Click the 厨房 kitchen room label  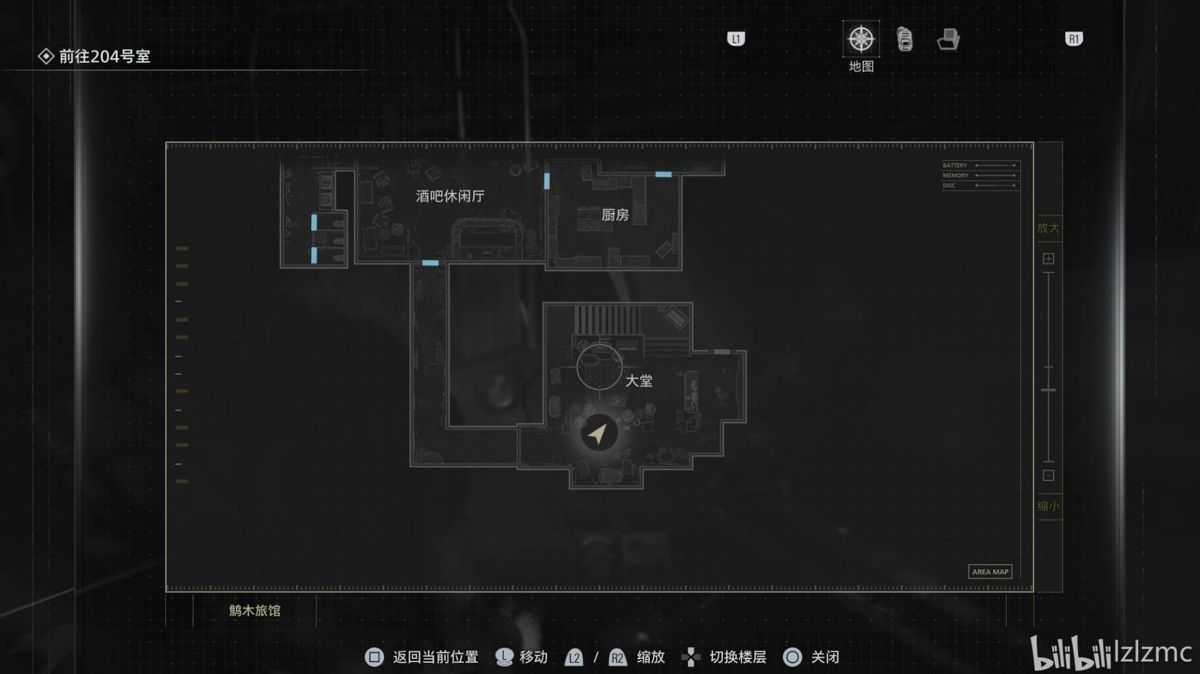(x=615, y=215)
